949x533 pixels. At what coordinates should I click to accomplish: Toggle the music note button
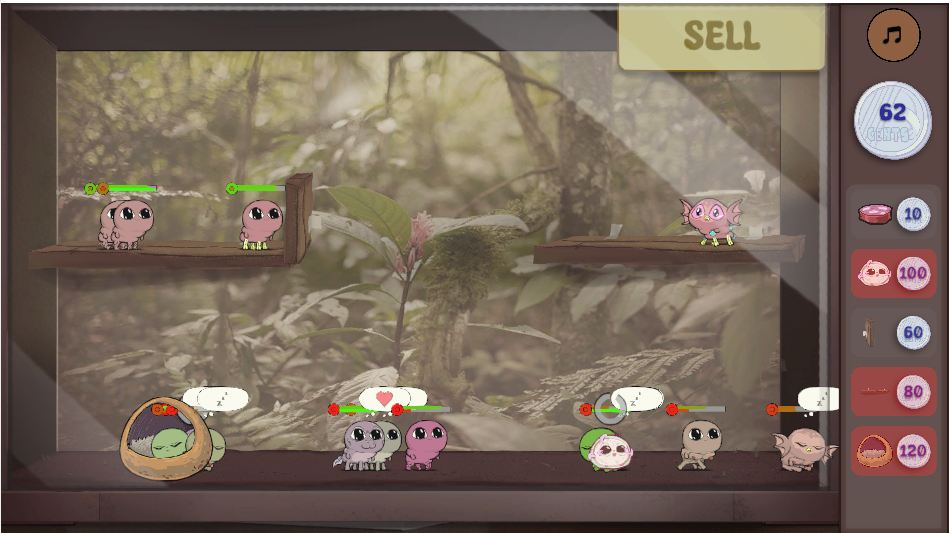point(893,35)
